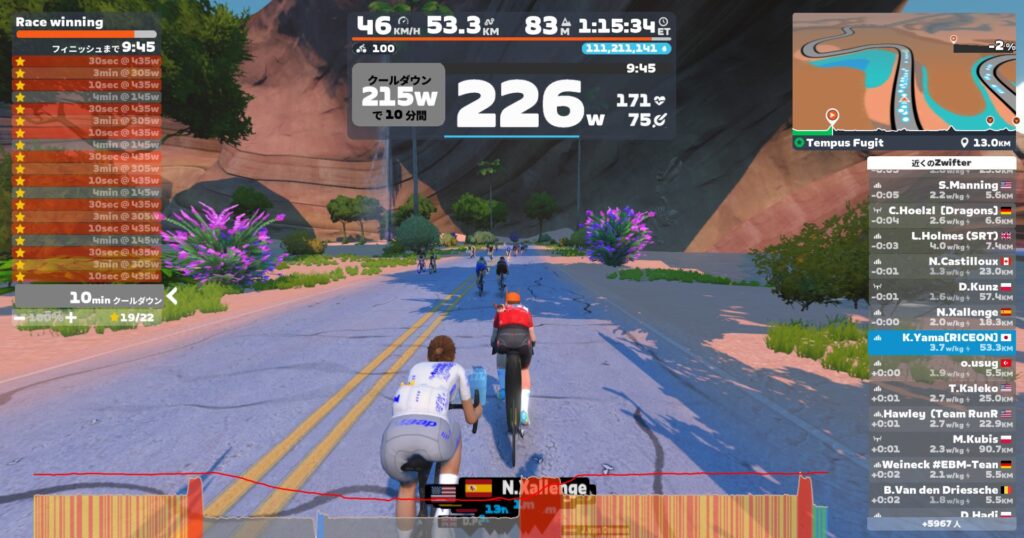Select the 10min cooldown workout block
This screenshot has height=538, width=1024.
point(87,297)
